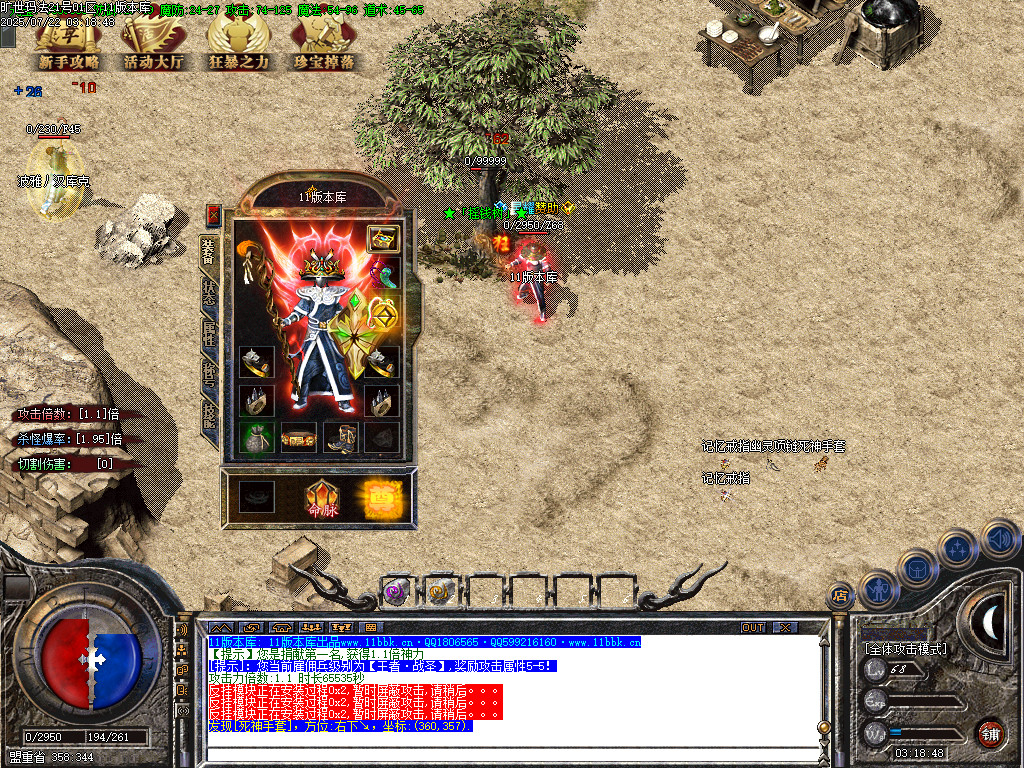Open the 活动大厅 activity hall
The image size is (1024, 768).
coord(154,45)
